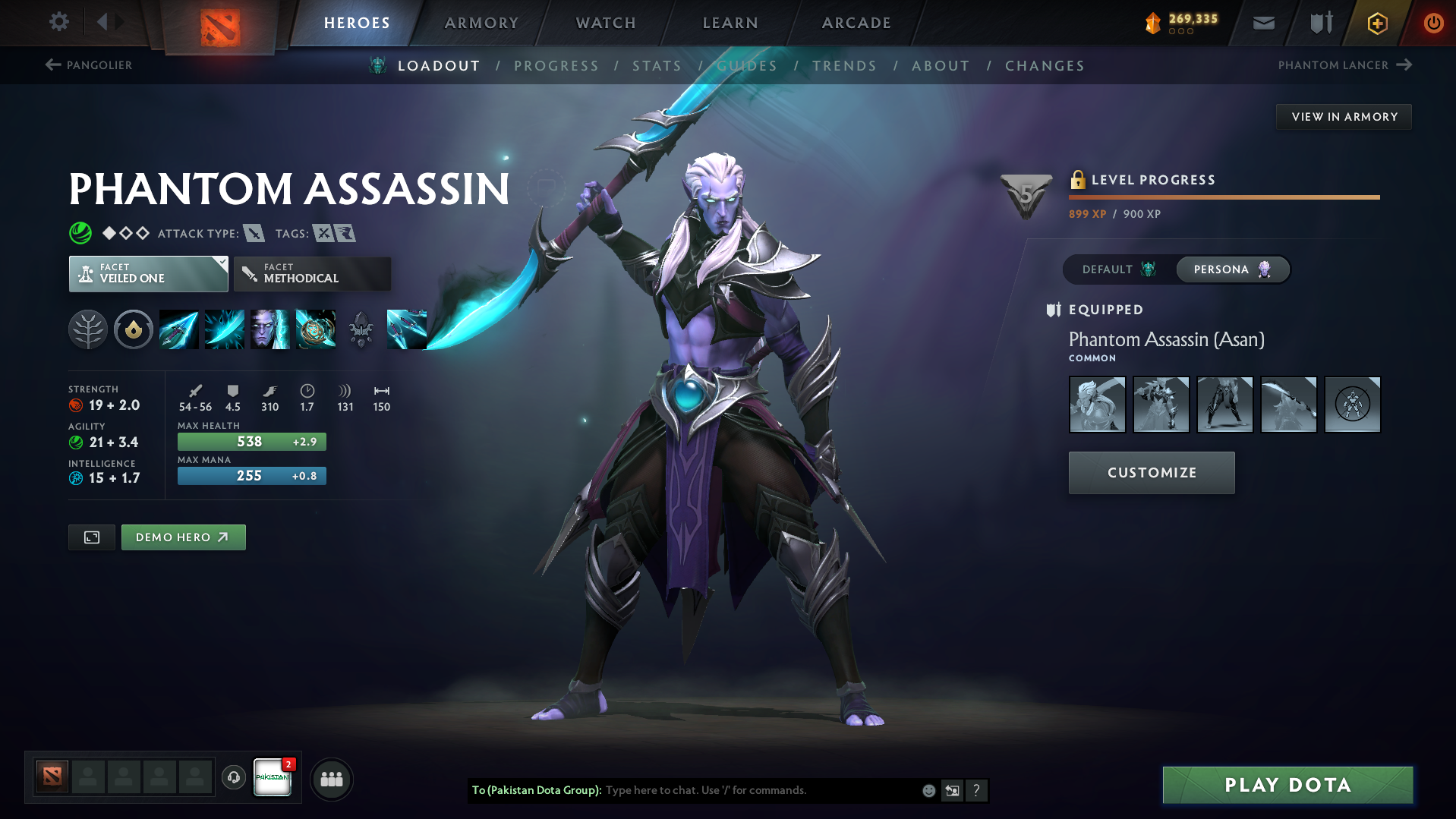Open the STATS tab

tap(656, 66)
